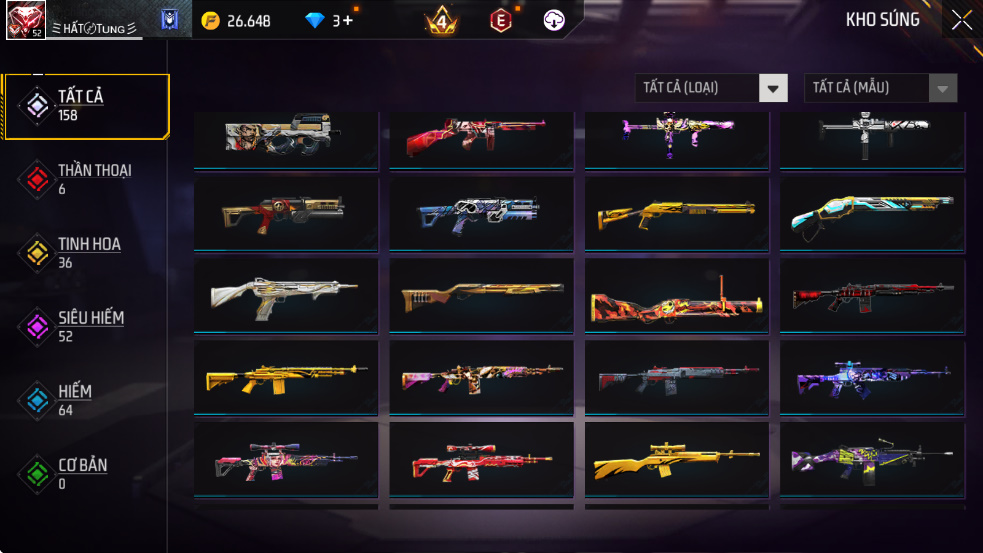Select the Tất Cả category tab

point(86,105)
